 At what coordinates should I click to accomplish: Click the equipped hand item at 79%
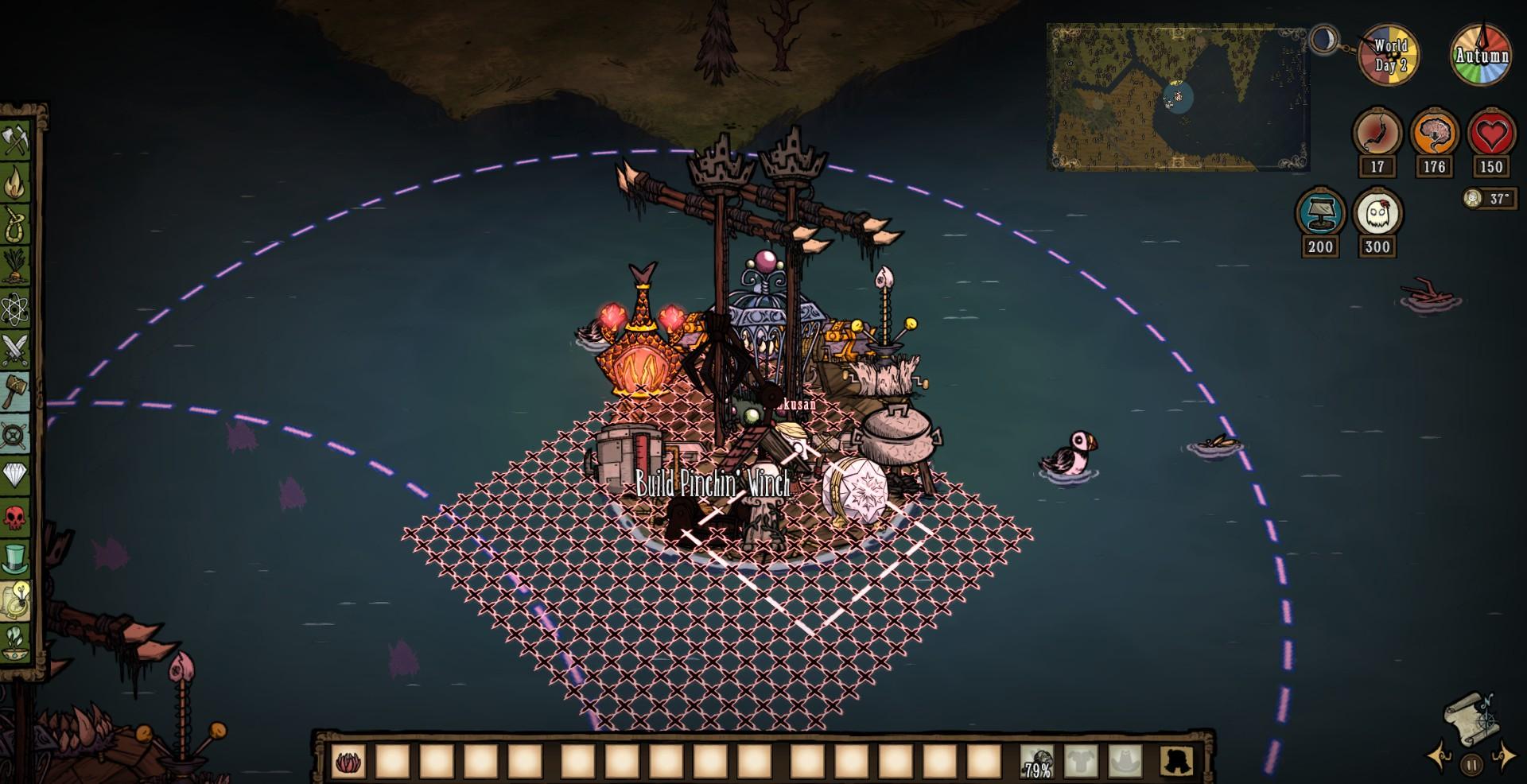(1037, 762)
